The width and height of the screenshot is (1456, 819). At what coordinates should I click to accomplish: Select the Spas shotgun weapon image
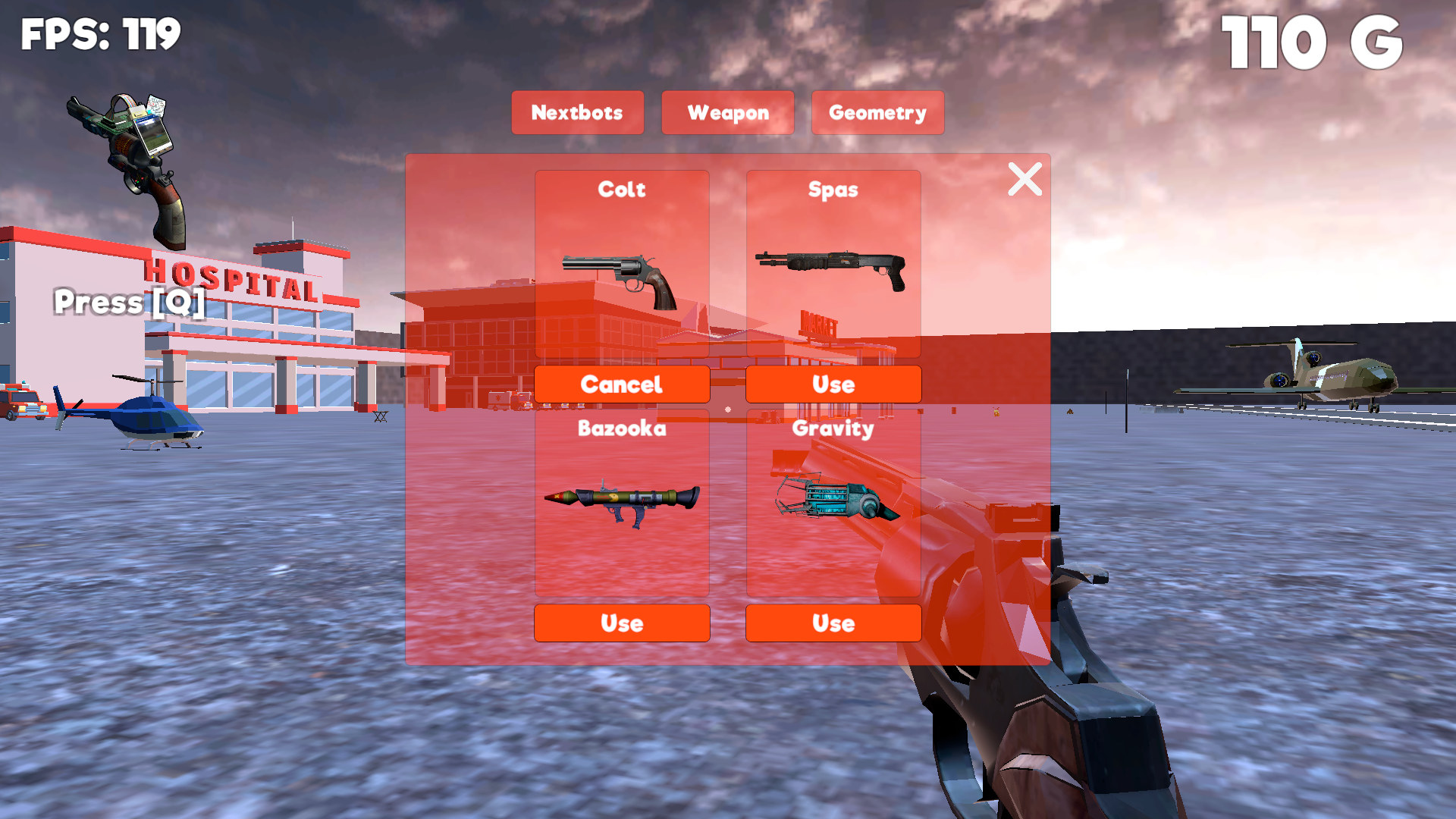coord(833,269)
